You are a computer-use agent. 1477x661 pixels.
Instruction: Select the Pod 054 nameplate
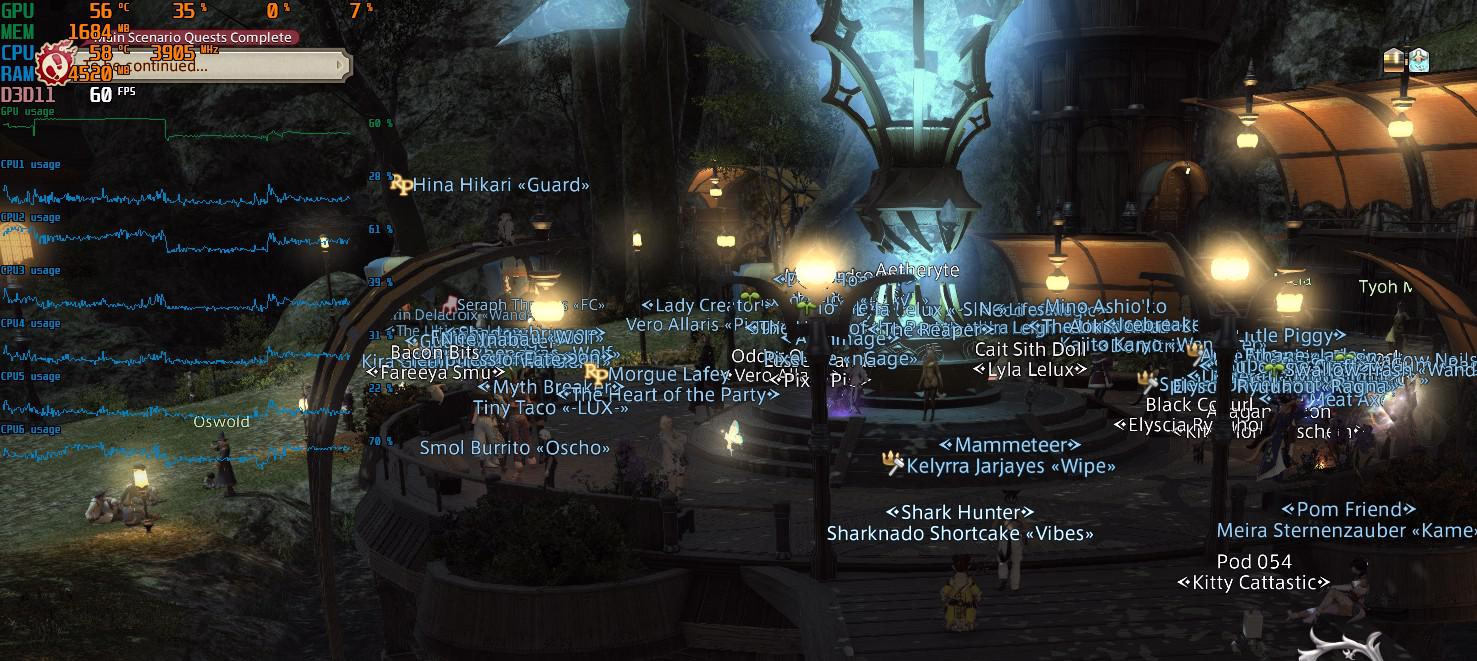(1254, 561)
